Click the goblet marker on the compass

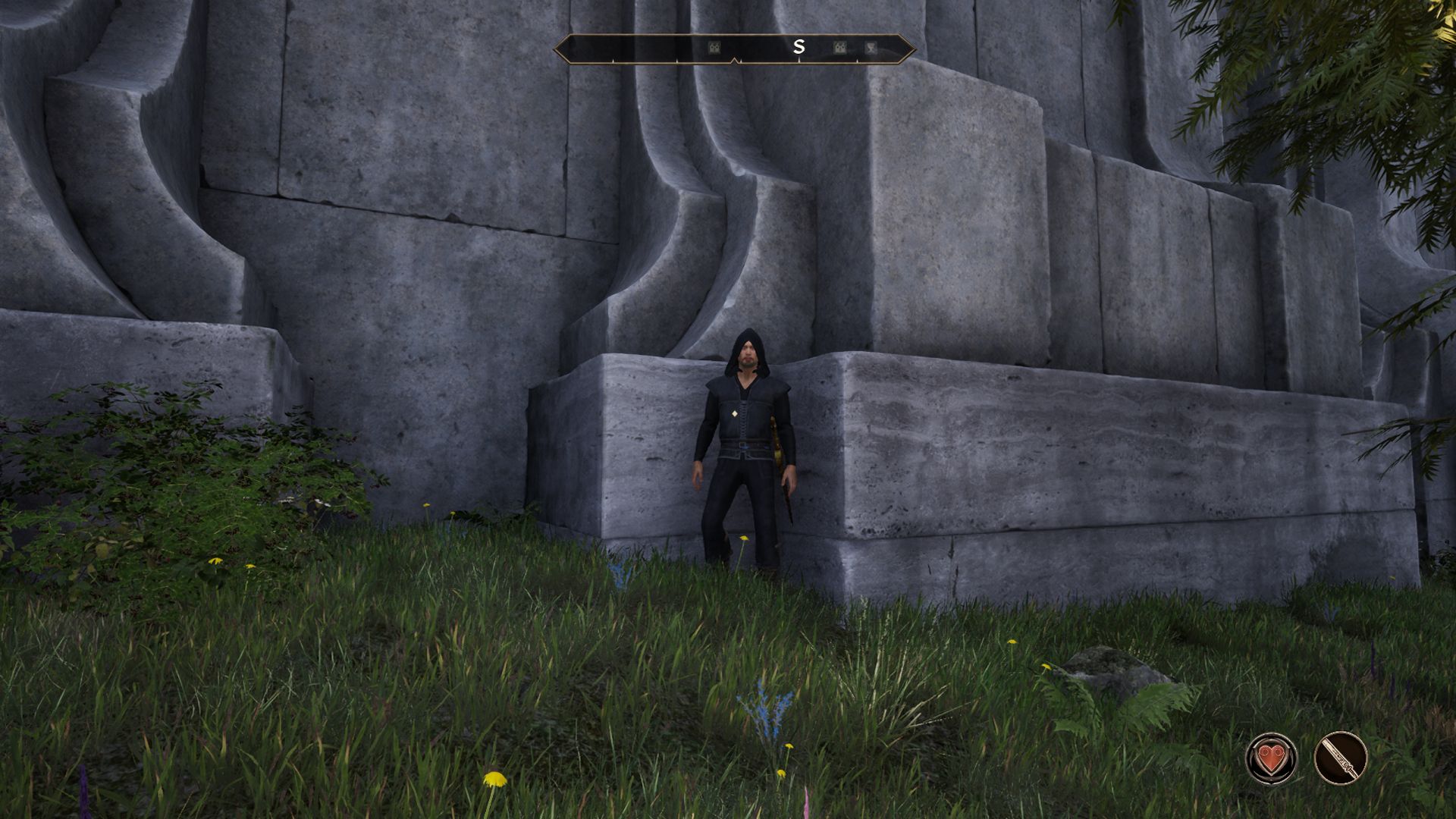click(871, 48)
